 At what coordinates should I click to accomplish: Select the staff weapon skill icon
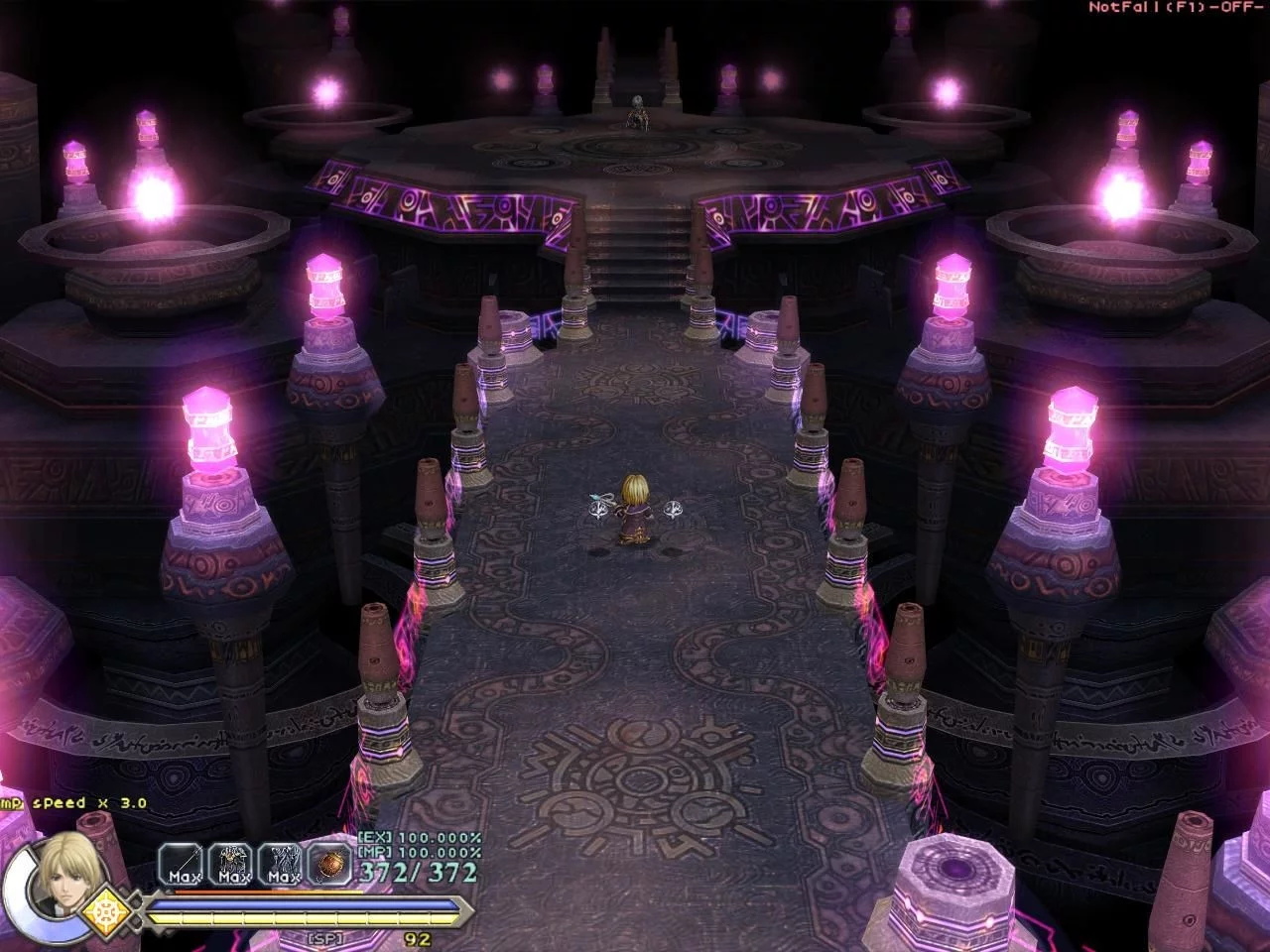pos(181,862)
